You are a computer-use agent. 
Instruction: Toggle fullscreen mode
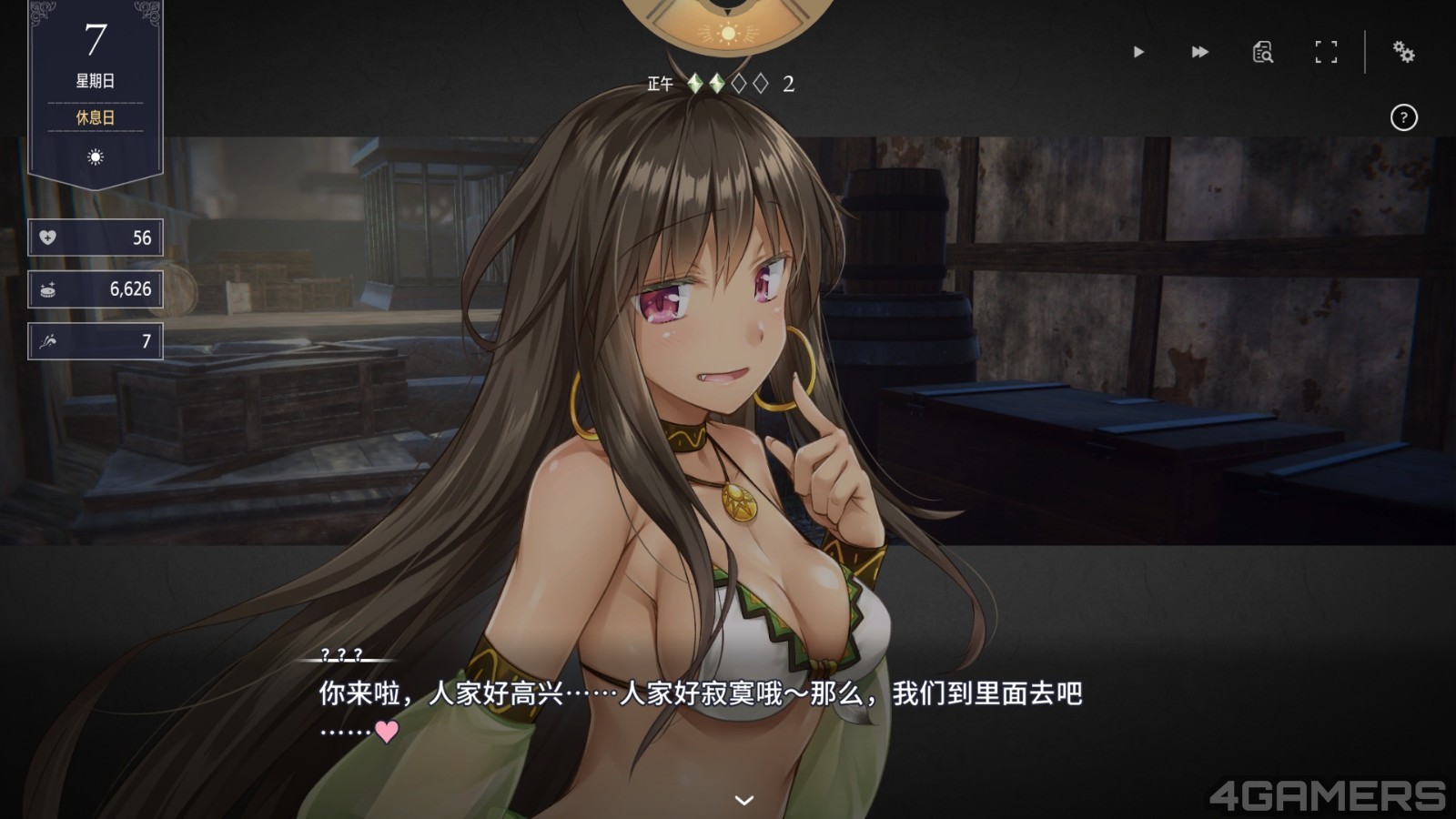[1326, 53]
